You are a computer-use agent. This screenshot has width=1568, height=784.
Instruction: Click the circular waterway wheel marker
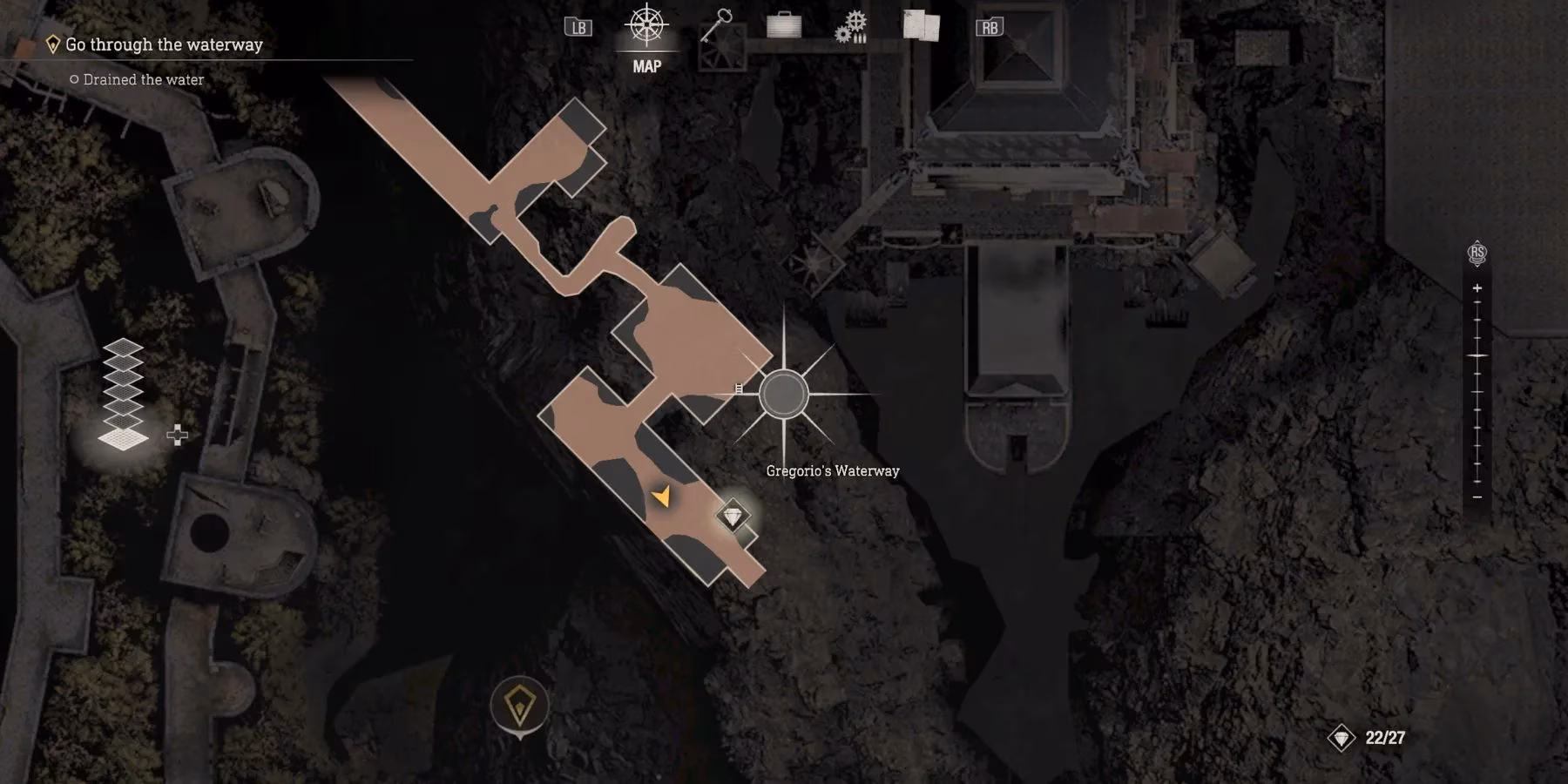click(x=783, y=395)
